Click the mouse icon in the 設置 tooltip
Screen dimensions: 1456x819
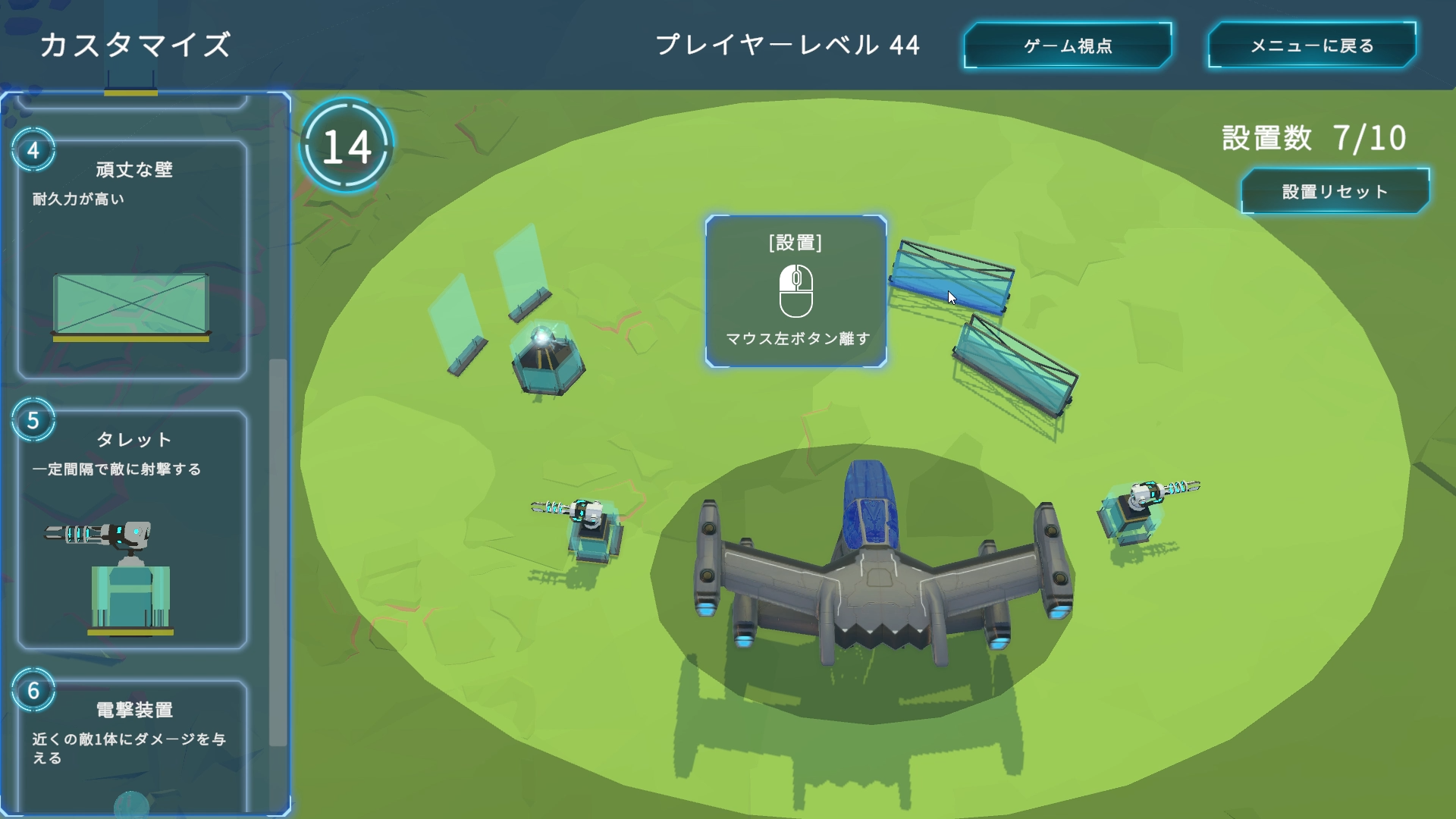click(x=795, y=288)
